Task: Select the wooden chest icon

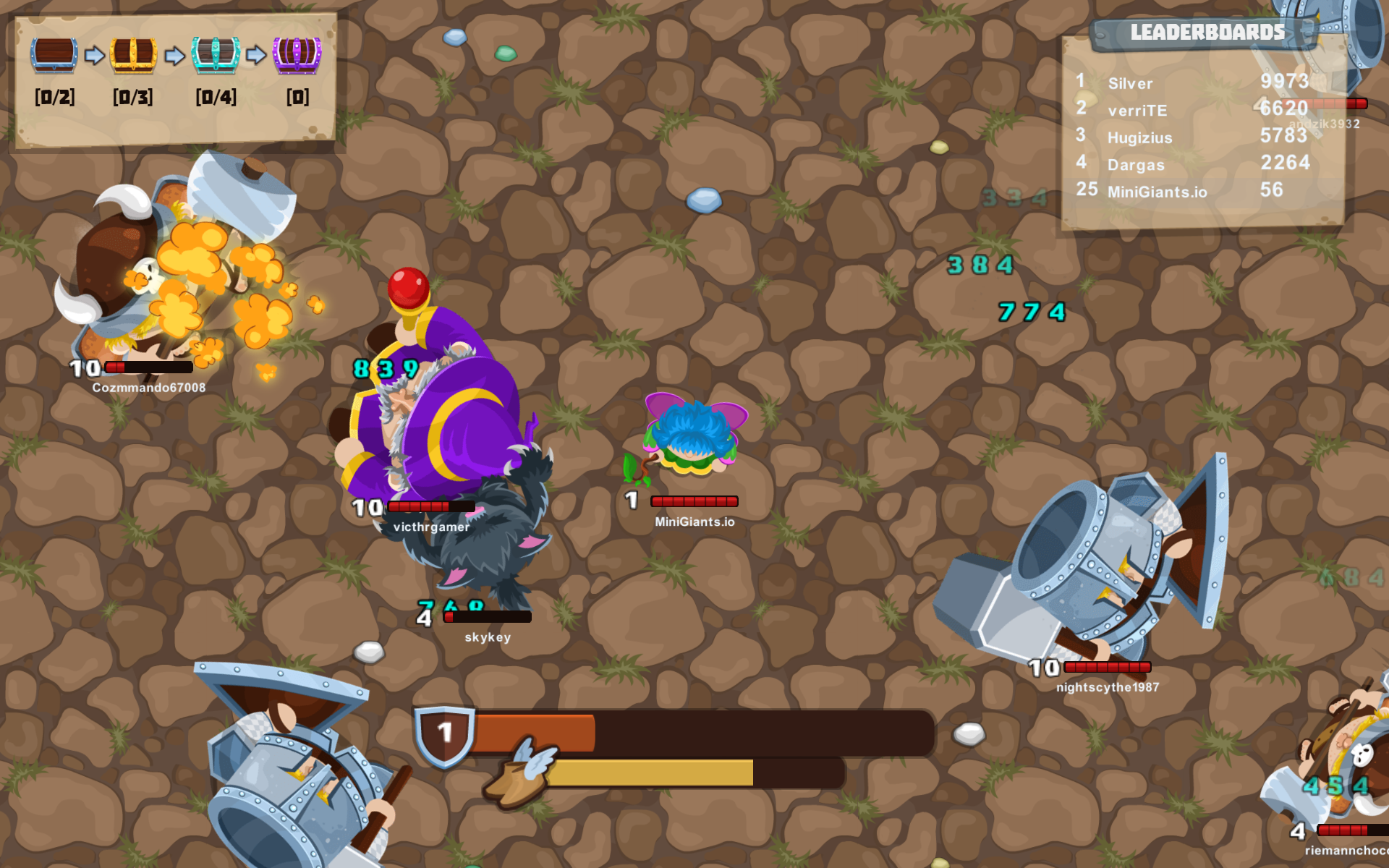Action: click(x=54, y=54)
